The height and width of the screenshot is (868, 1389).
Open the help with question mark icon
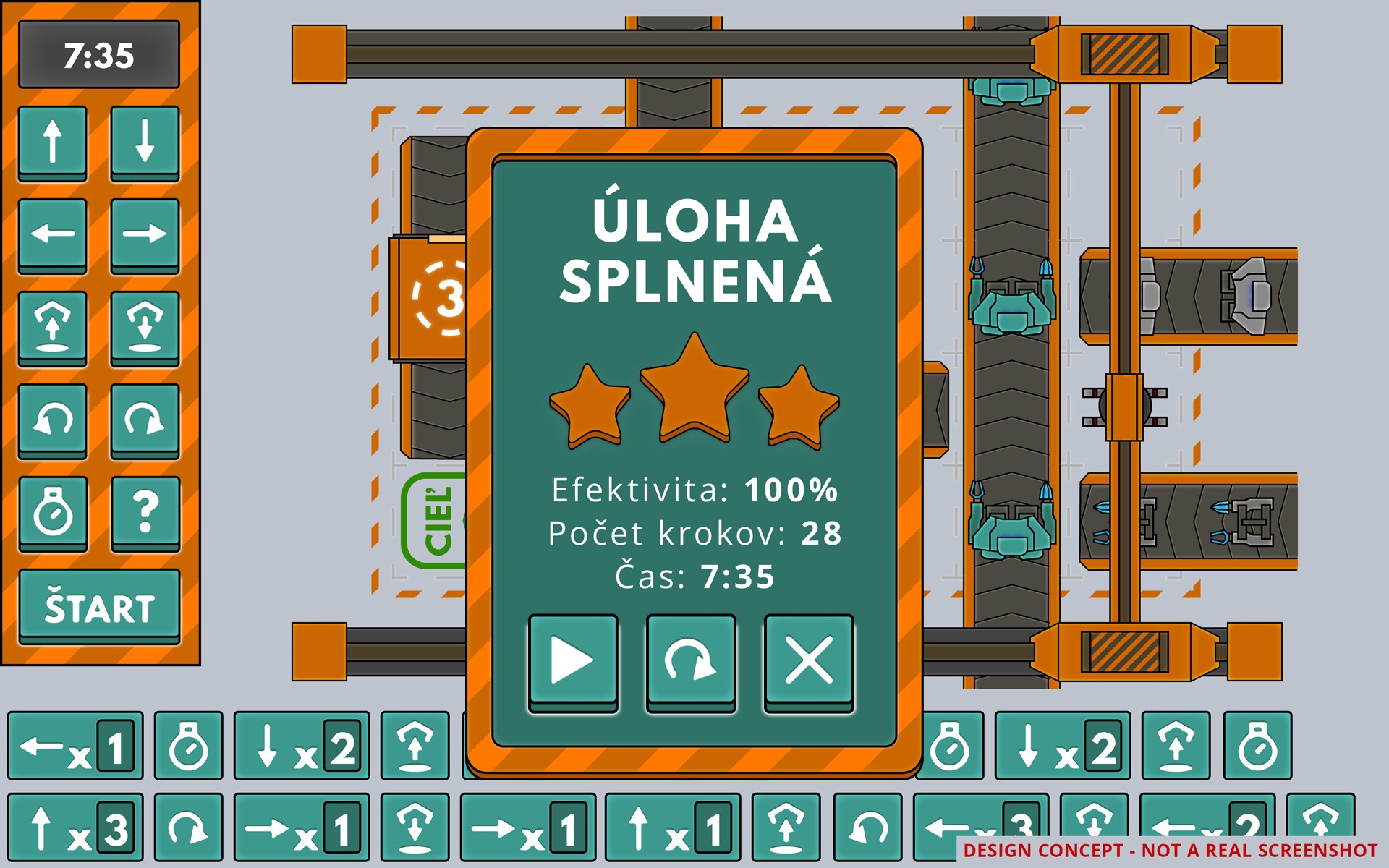tap(145, 512)
